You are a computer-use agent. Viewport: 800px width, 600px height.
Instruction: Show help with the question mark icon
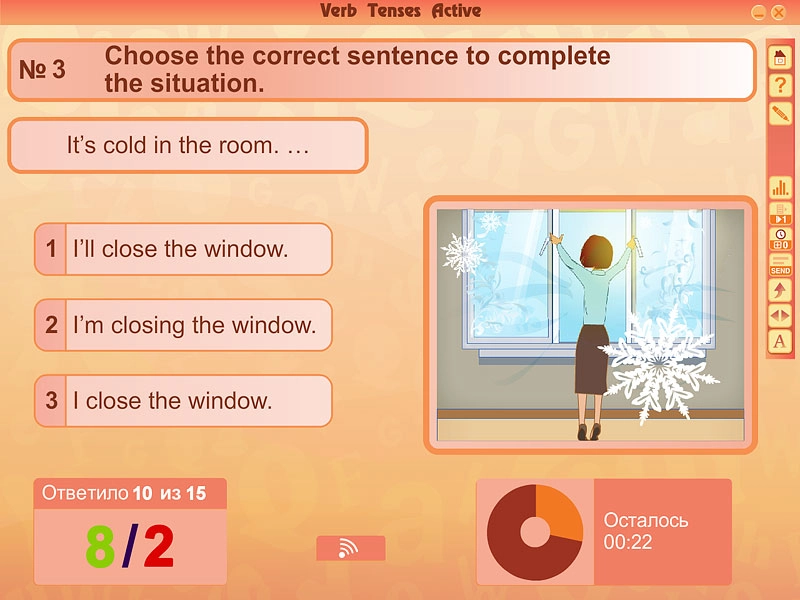780,86
